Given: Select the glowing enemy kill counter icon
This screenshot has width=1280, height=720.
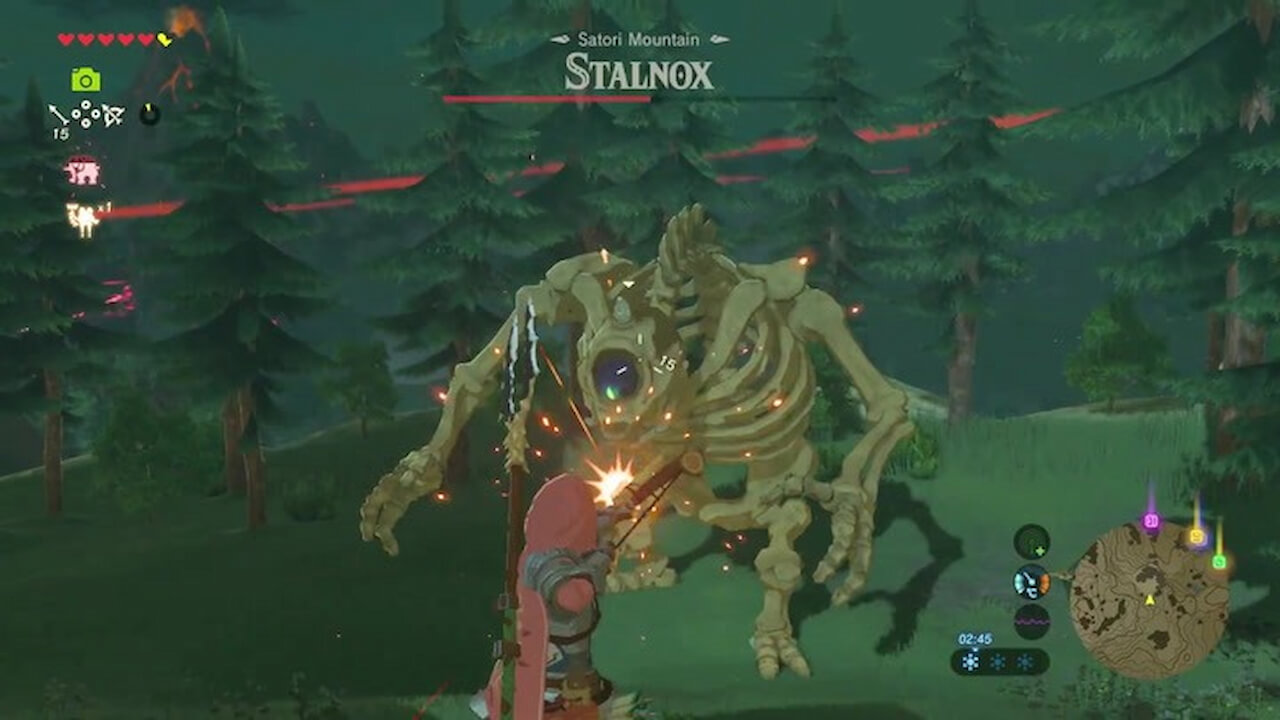Looking at the screenshot, I should [84, 212].
